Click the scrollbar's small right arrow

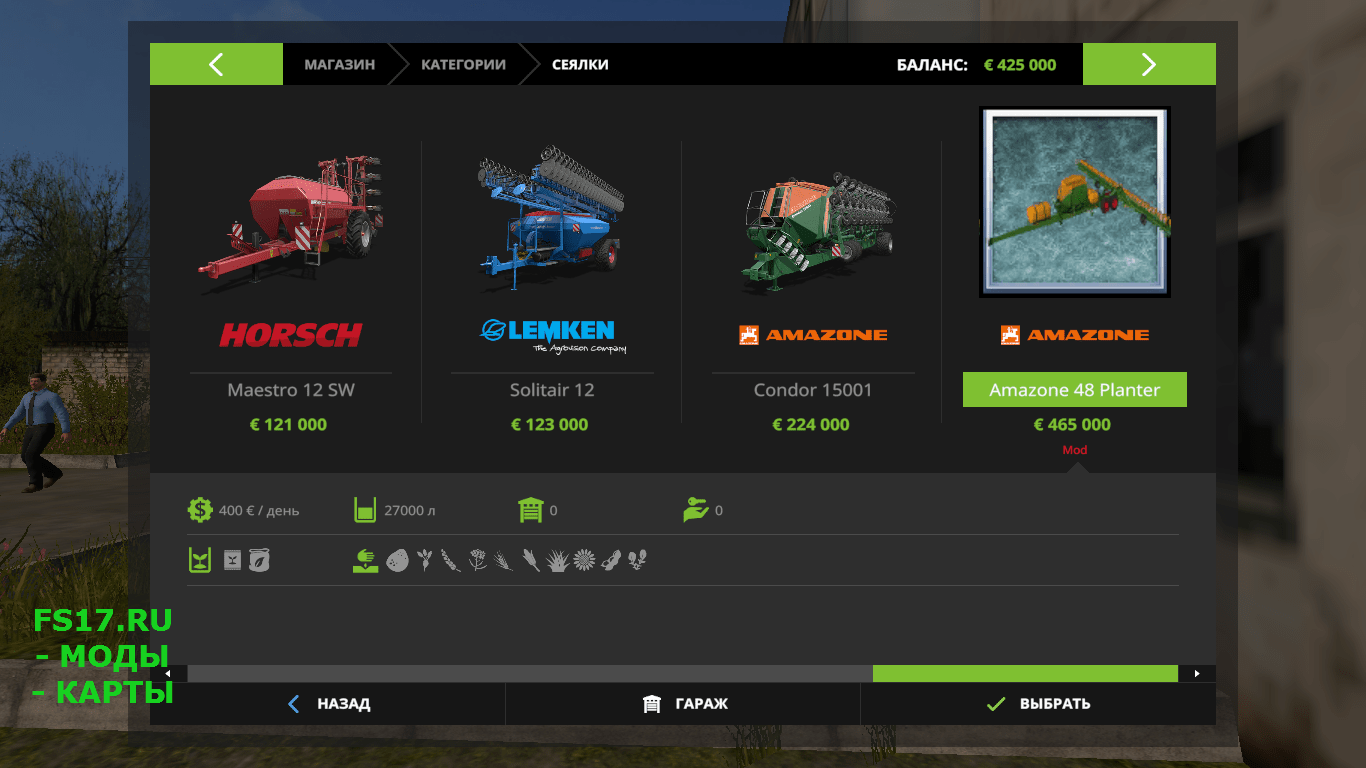(1196, 673)
